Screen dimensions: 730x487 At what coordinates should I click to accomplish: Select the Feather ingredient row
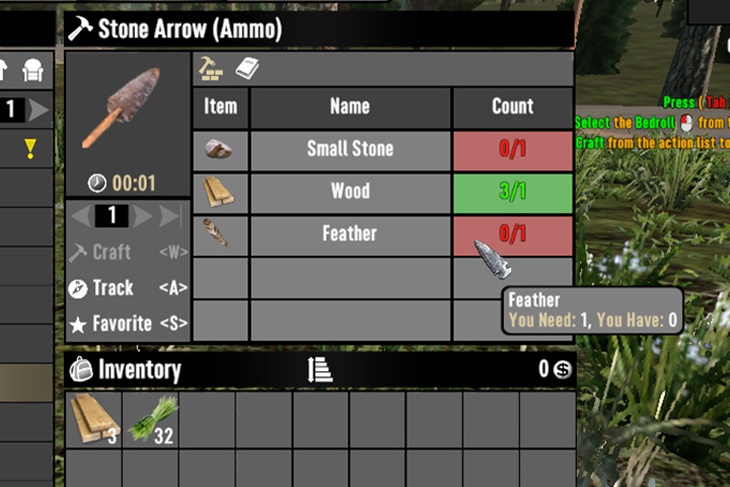350,234
